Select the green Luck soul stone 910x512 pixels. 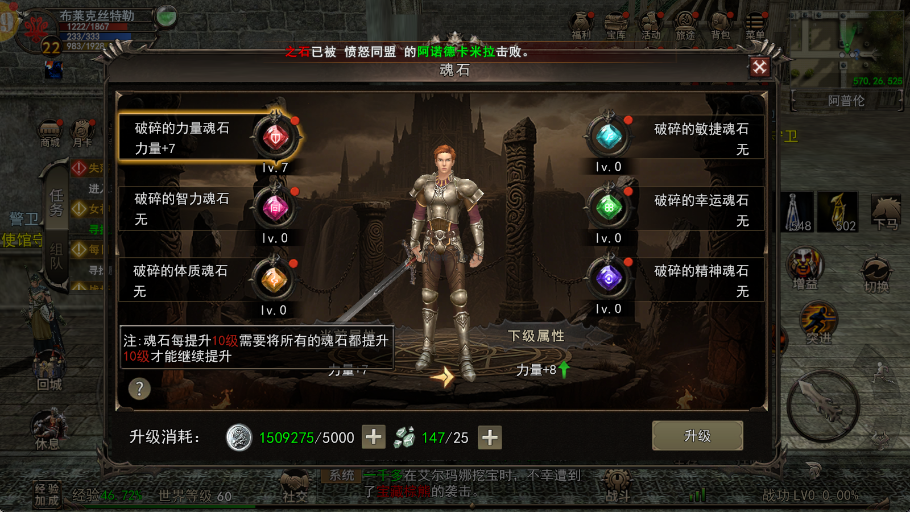coord(606,207)
